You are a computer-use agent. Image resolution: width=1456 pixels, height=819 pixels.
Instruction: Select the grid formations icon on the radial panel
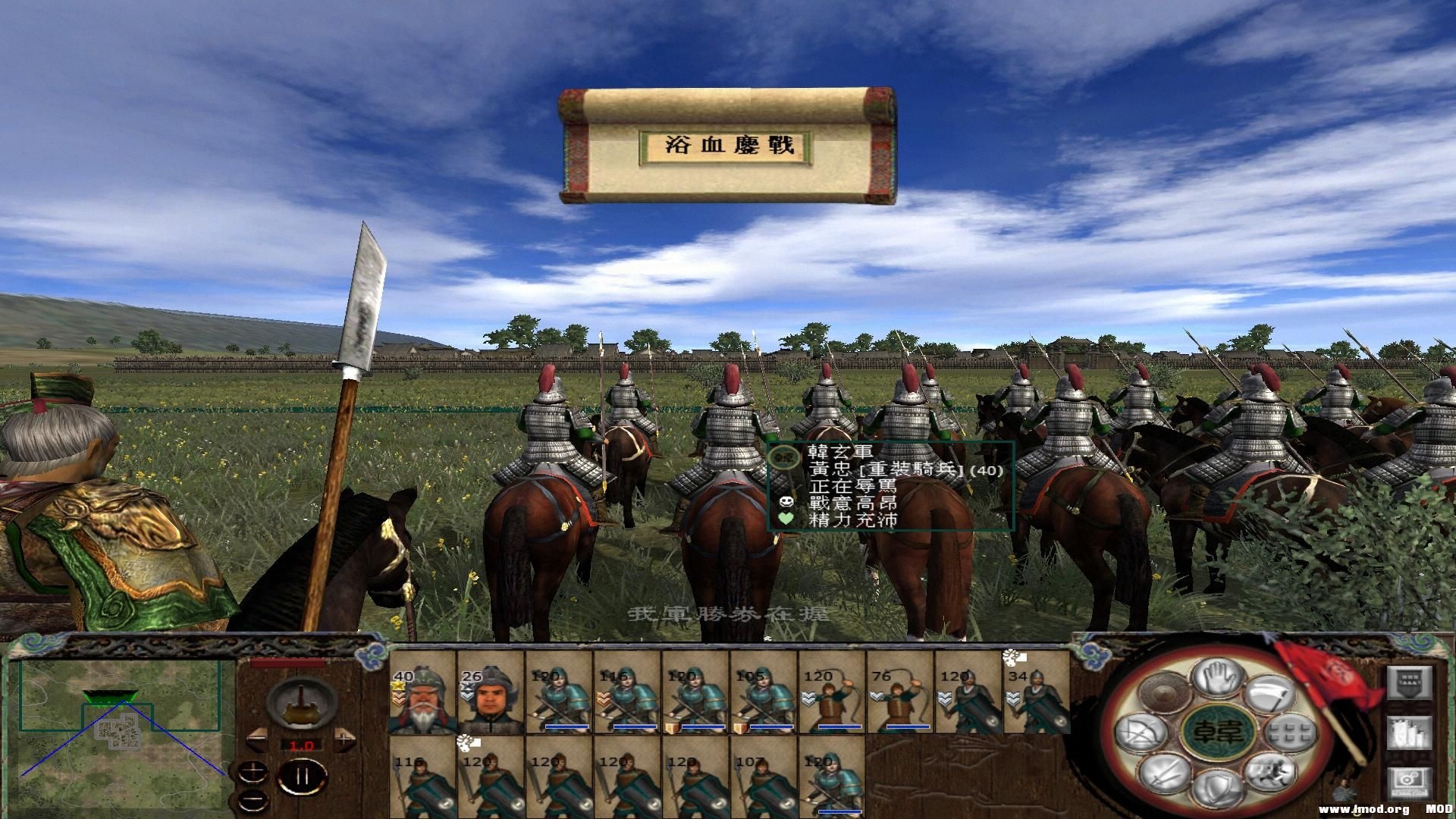pos(1289,733)
